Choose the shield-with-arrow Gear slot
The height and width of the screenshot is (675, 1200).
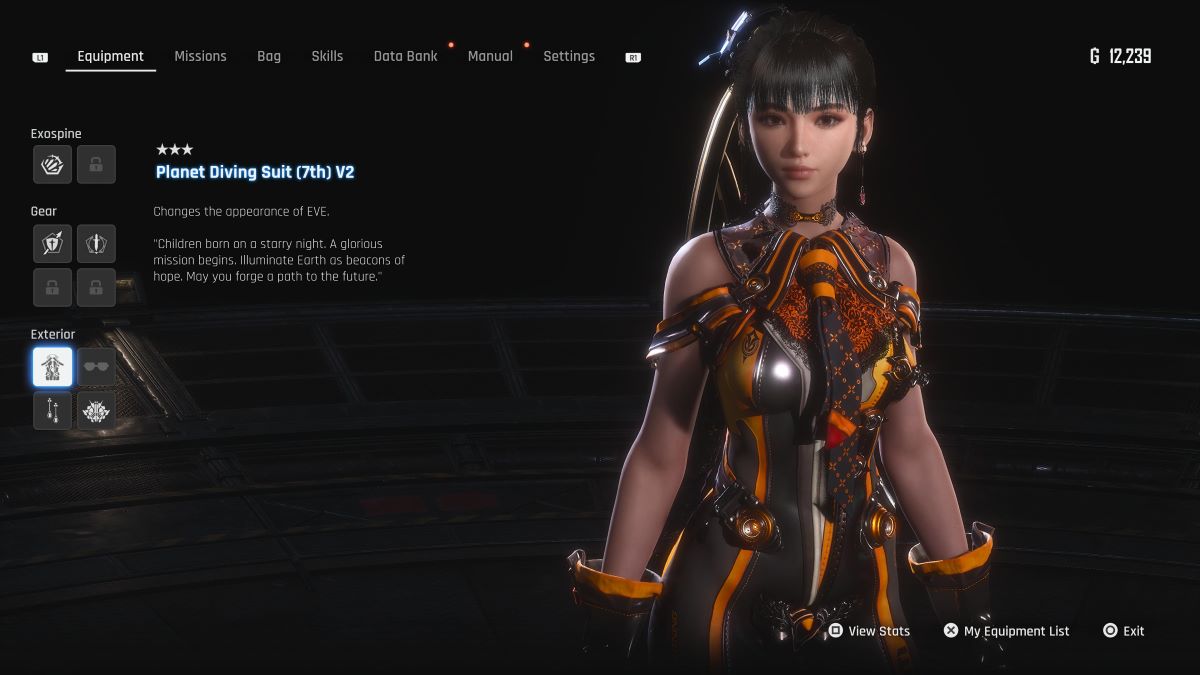[x=52, y=244]
